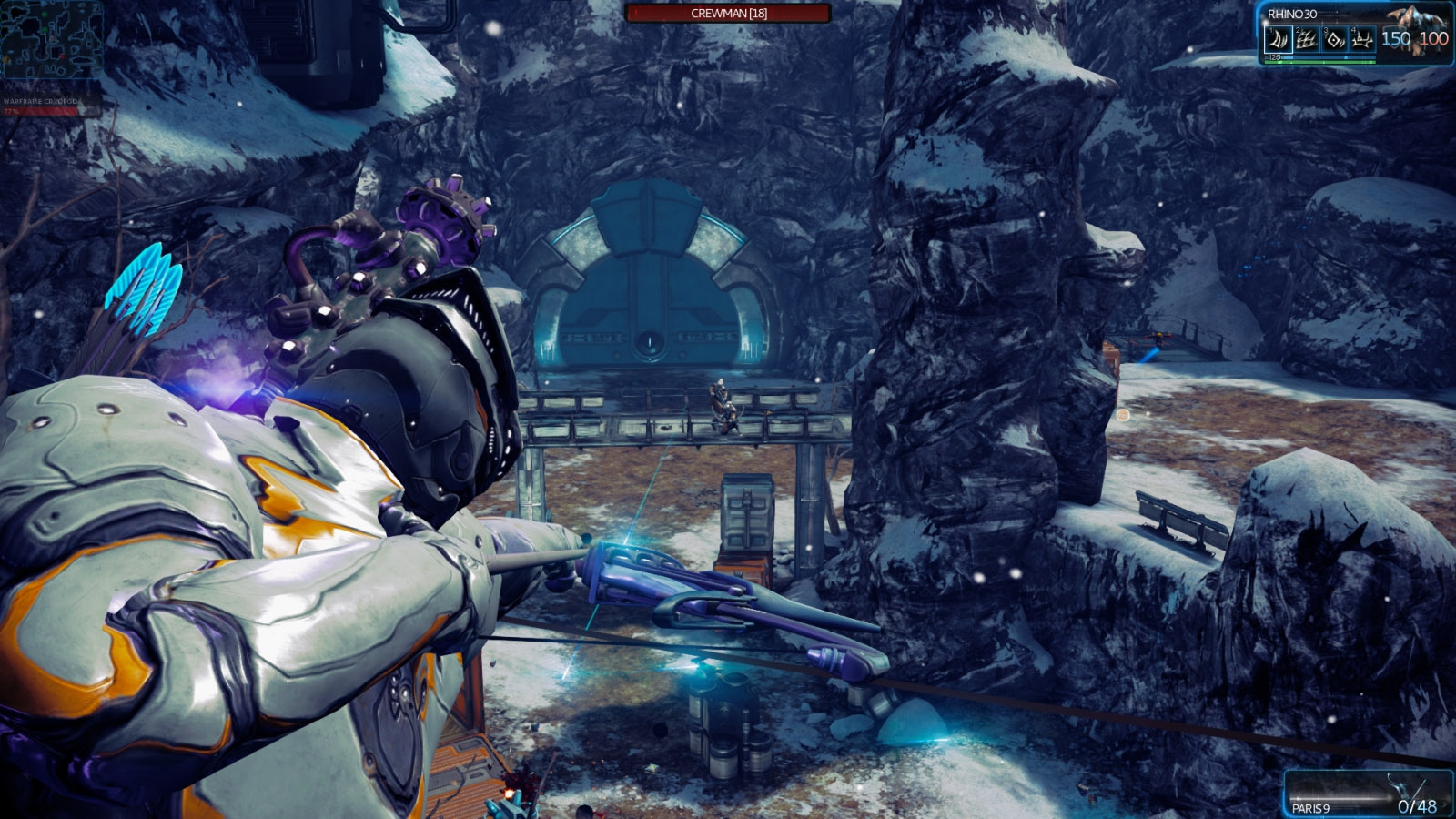
Task: Use the Iron Skin ability in slot 2
Action: click(x=1307, y=39)
